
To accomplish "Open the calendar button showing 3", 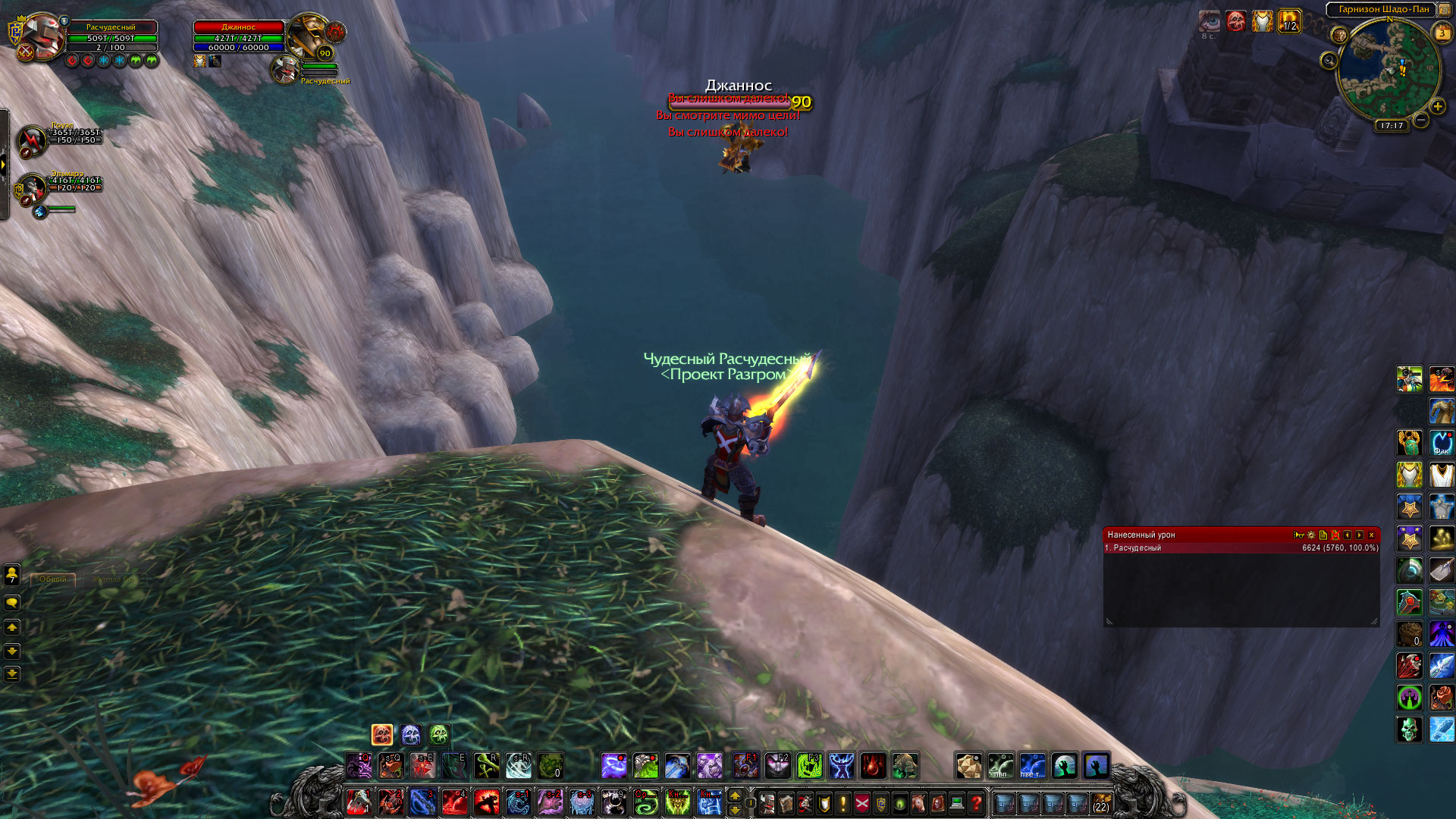I will (1442, 33).
